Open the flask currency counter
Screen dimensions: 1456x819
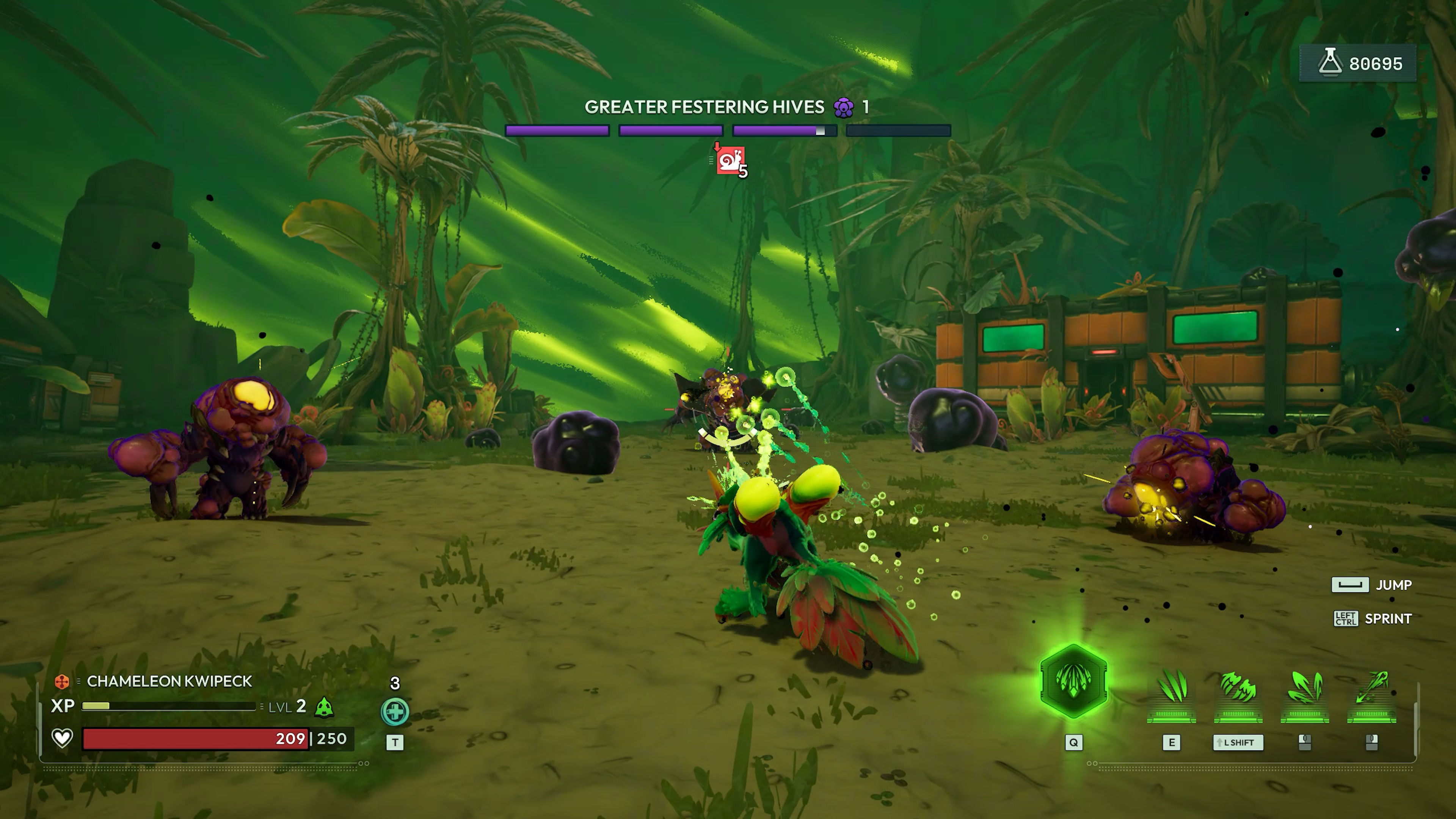click(x=1358, y=63)
